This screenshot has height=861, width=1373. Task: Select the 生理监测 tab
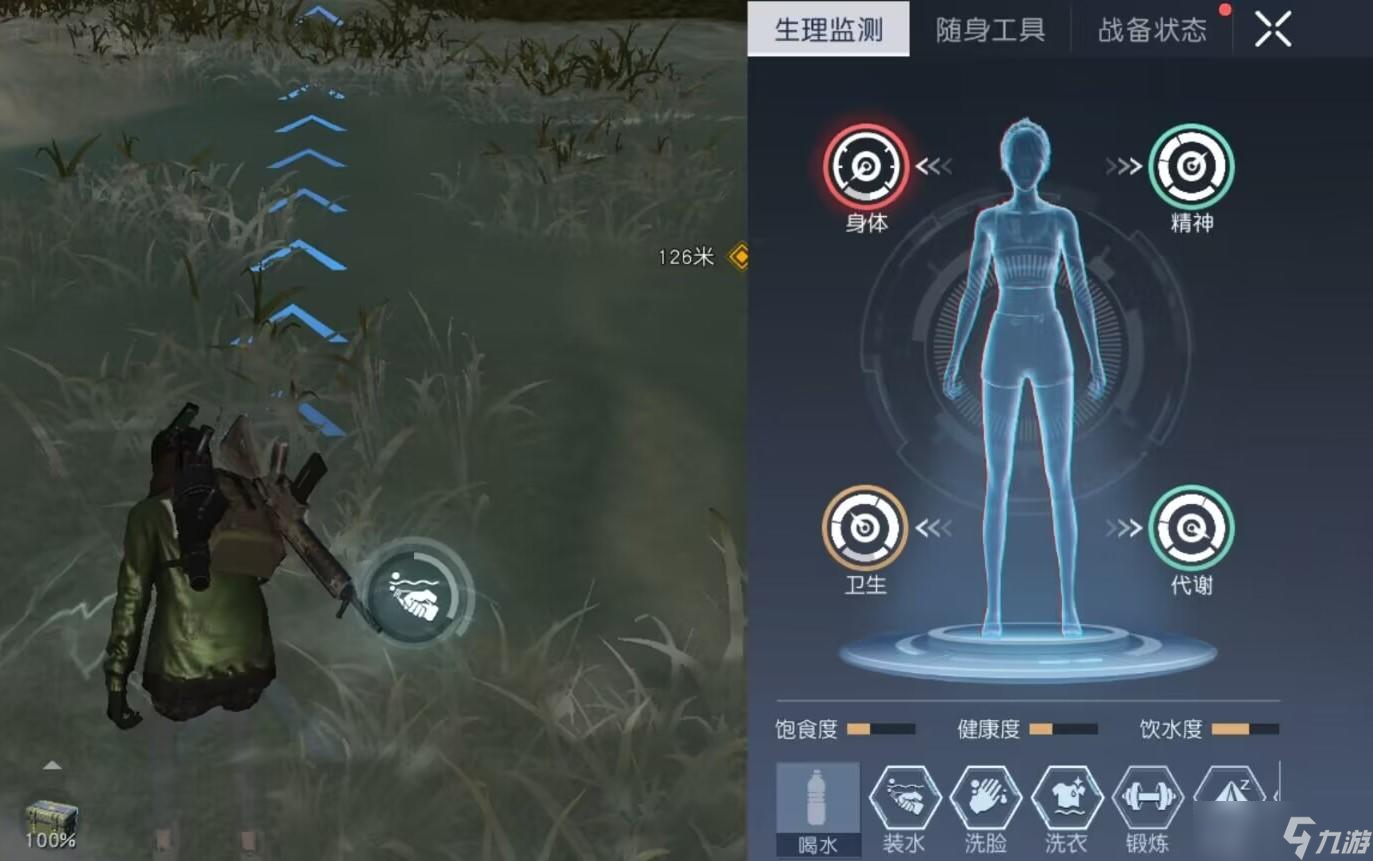(x=830, y=30)
